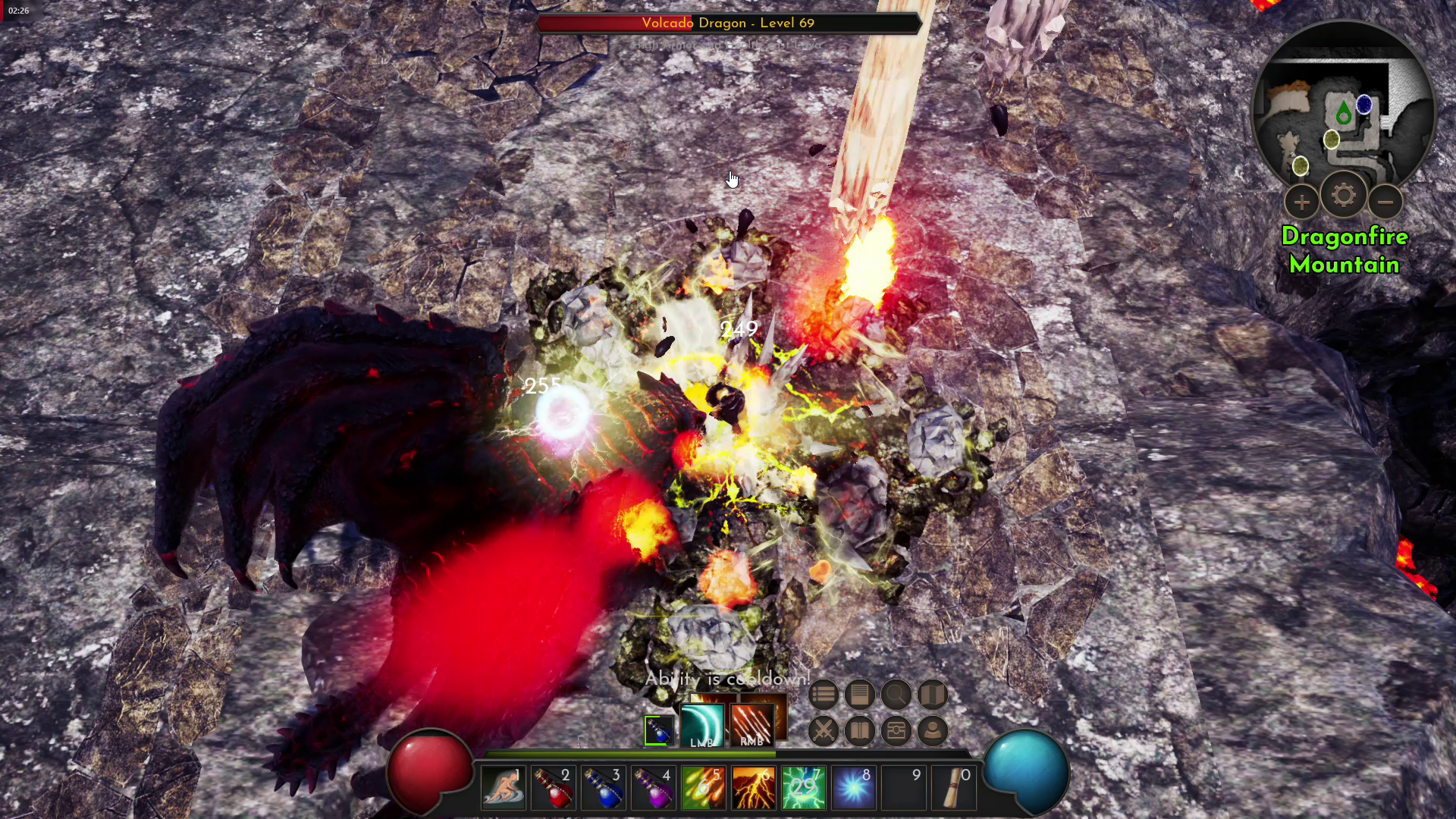The width and height of the screenshot is (1456, 819).
Task: Zoom in the minimap with the plus button
Action: click(x=1301, y=202)
